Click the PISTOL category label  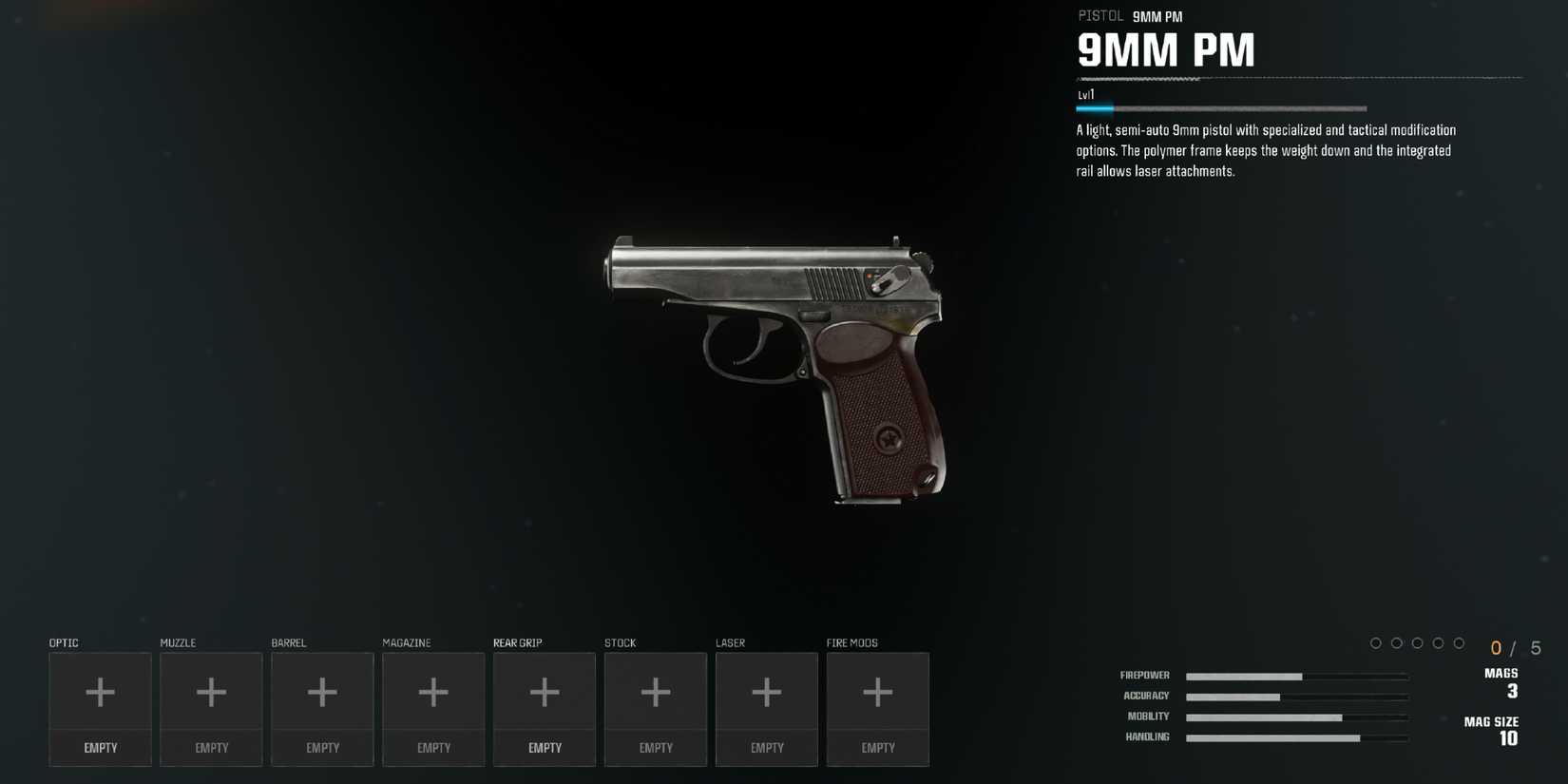(x=1100, y=15)
